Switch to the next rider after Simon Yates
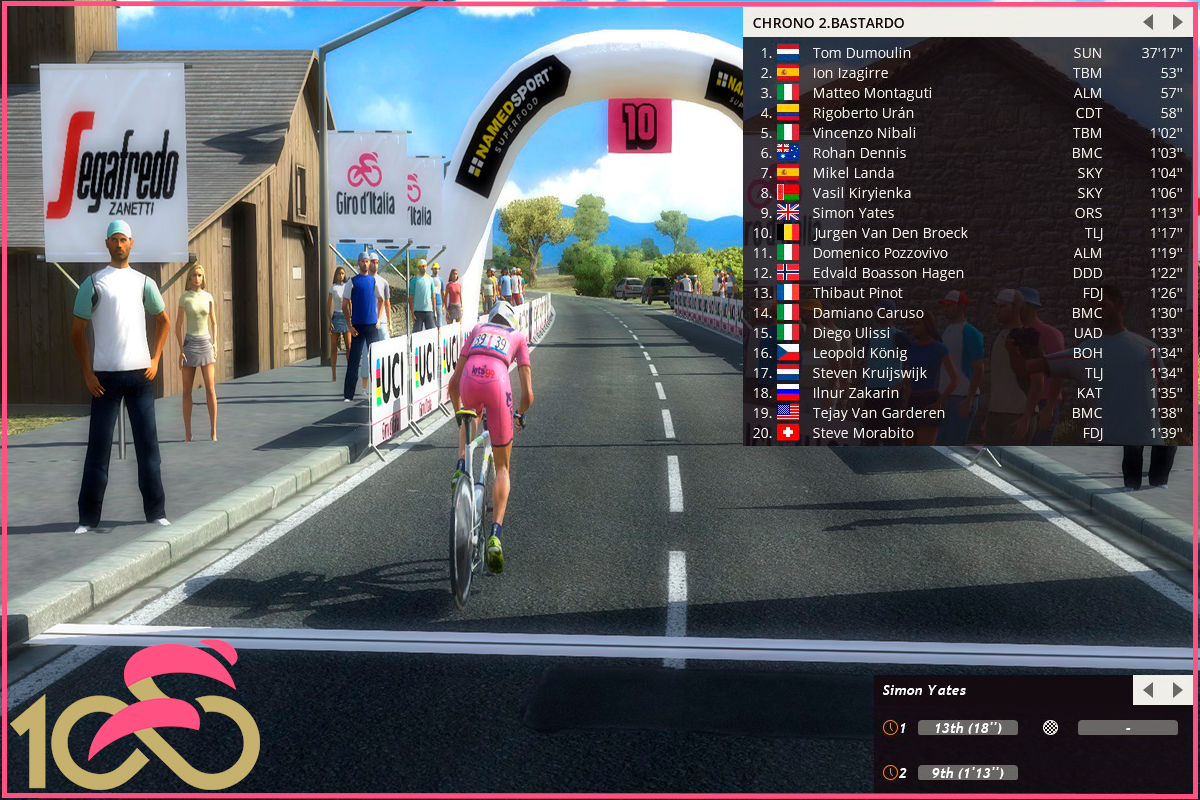Image resolution: width=1200 pixels, height=800 pixels. pyautogui.click(x=1177, y=690)
